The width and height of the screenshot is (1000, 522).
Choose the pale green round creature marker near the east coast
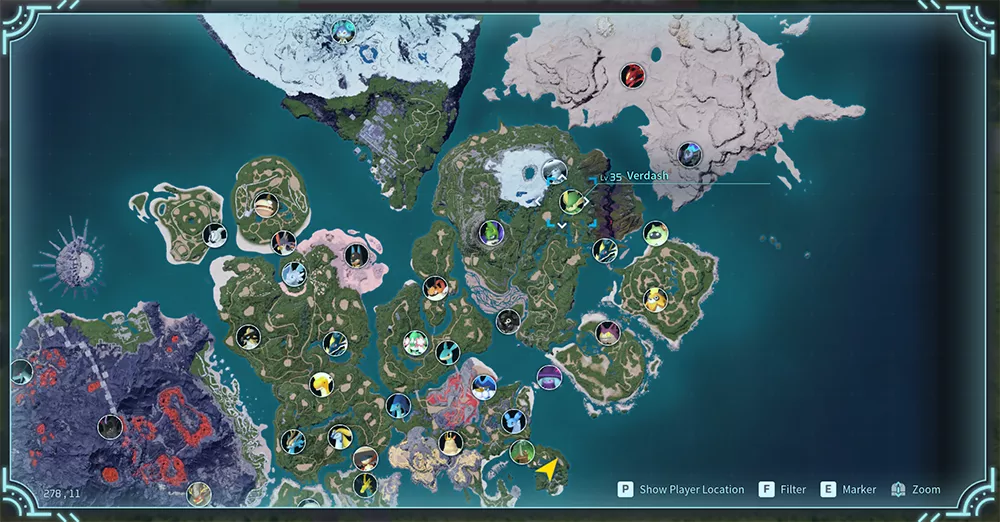(655, 234)
